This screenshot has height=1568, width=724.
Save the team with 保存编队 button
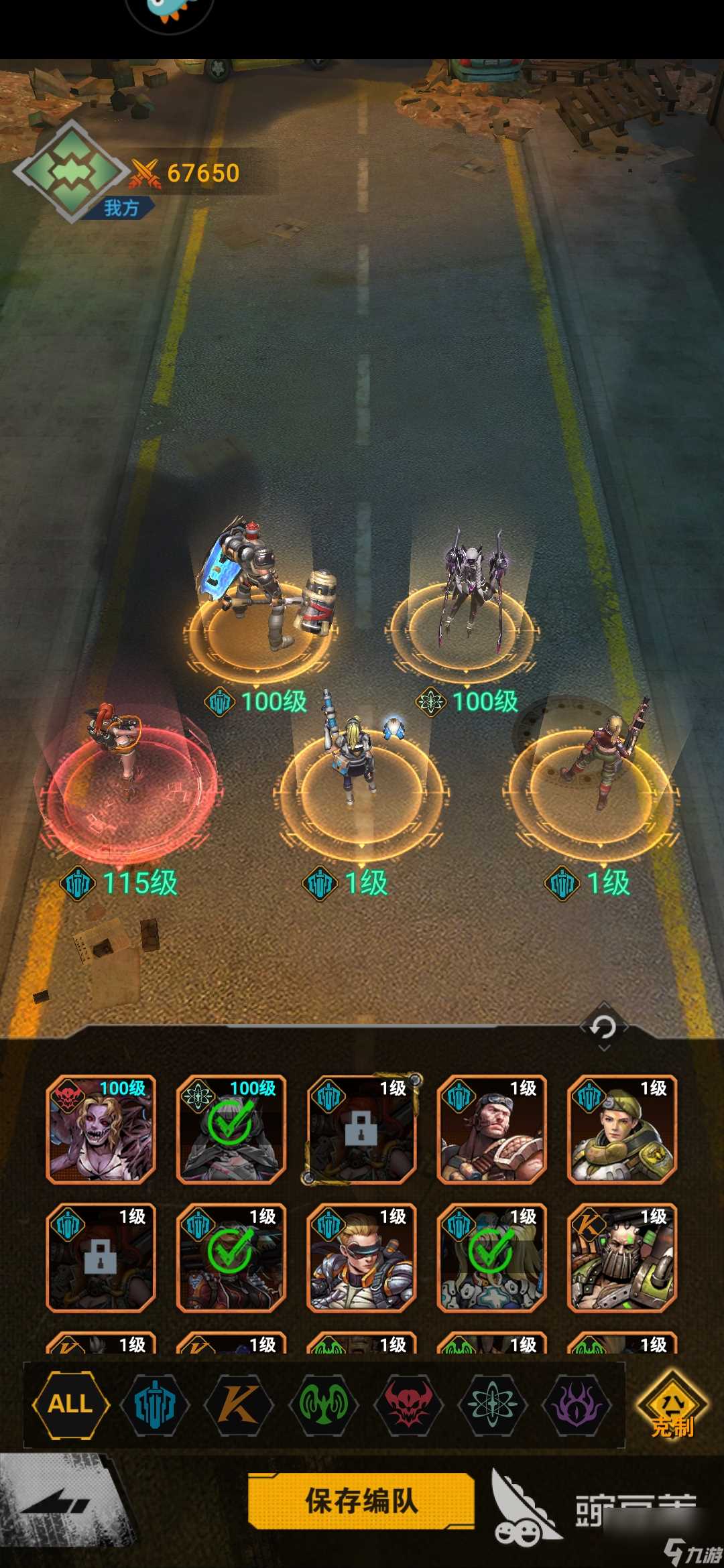point(361,1501)
